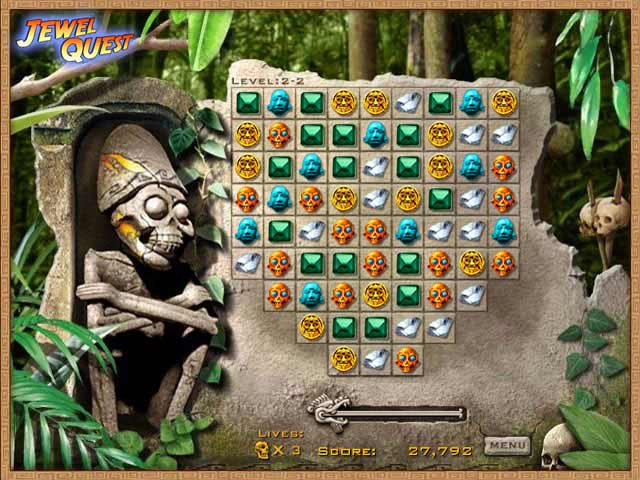
Task: Select the orange skull in the board's bottom row
Action: (407, 359)
